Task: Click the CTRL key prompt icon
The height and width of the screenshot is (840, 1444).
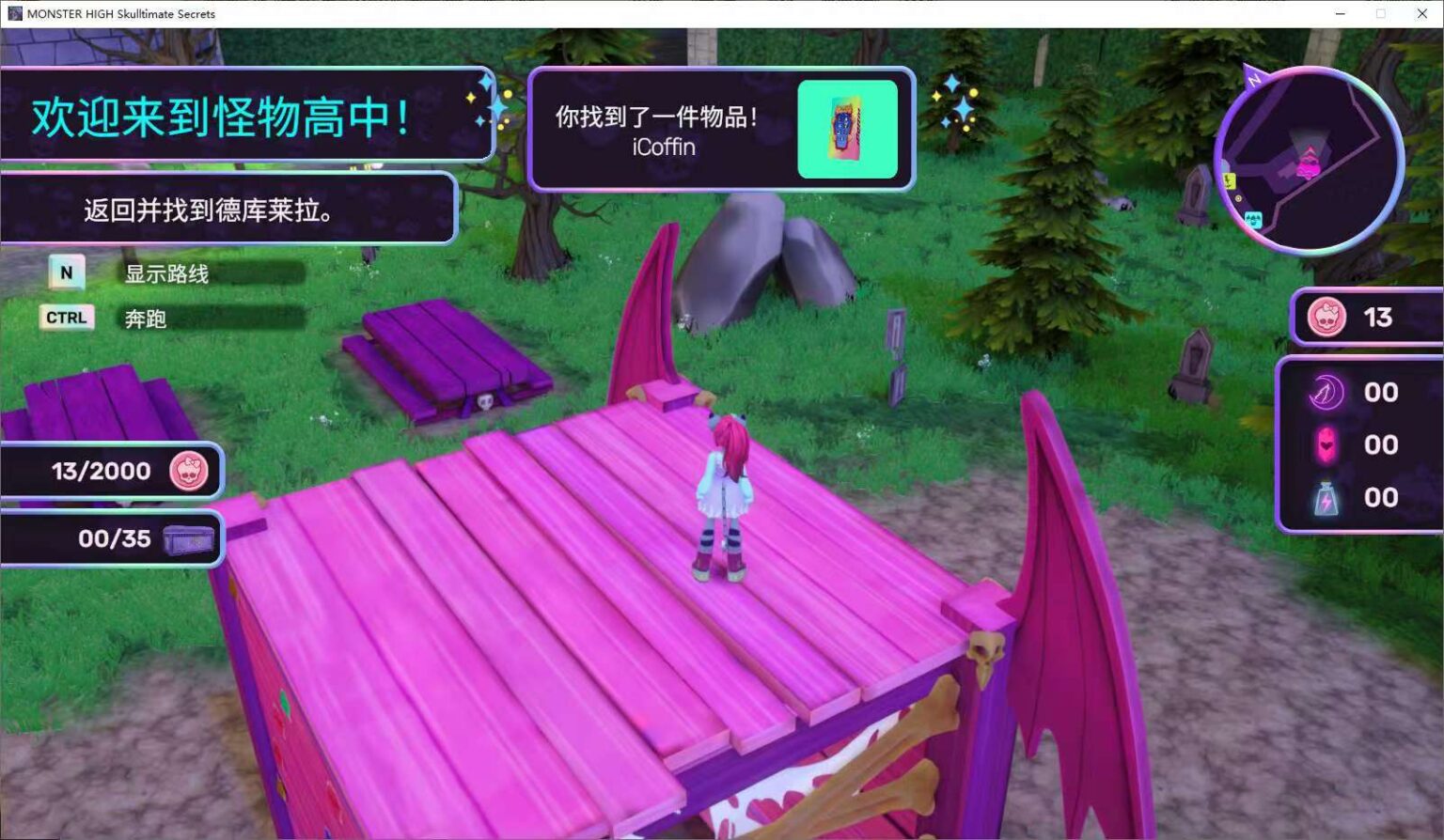Action: click(x=66, y=318)
